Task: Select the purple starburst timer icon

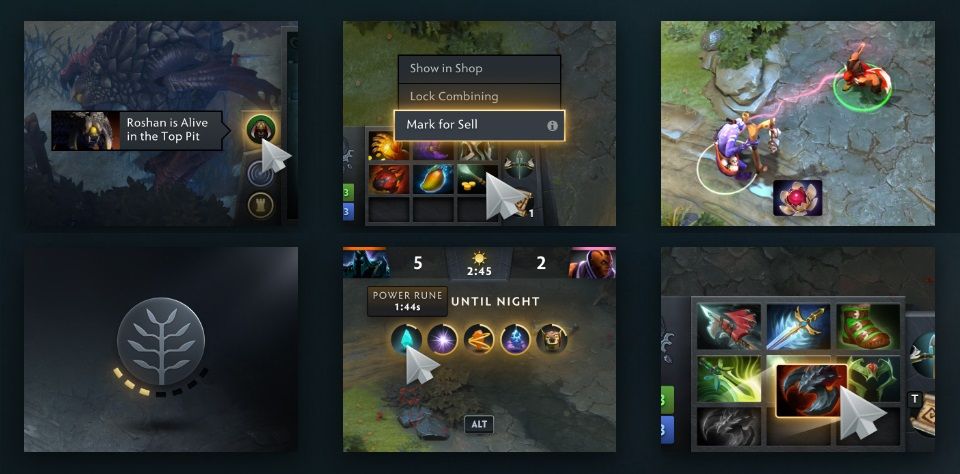Action: pos(442,339)
